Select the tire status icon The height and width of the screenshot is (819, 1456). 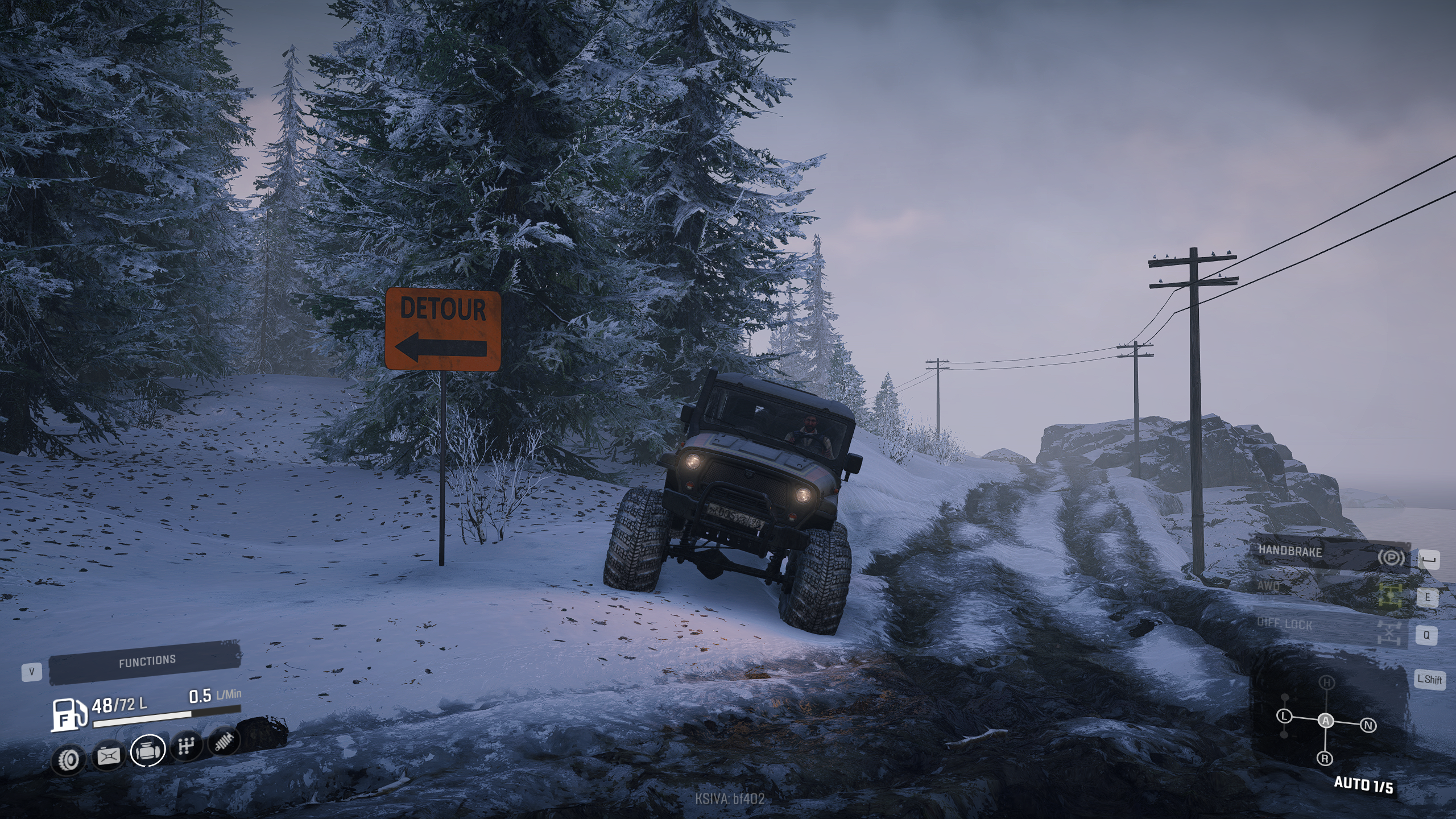click(69, 758)
